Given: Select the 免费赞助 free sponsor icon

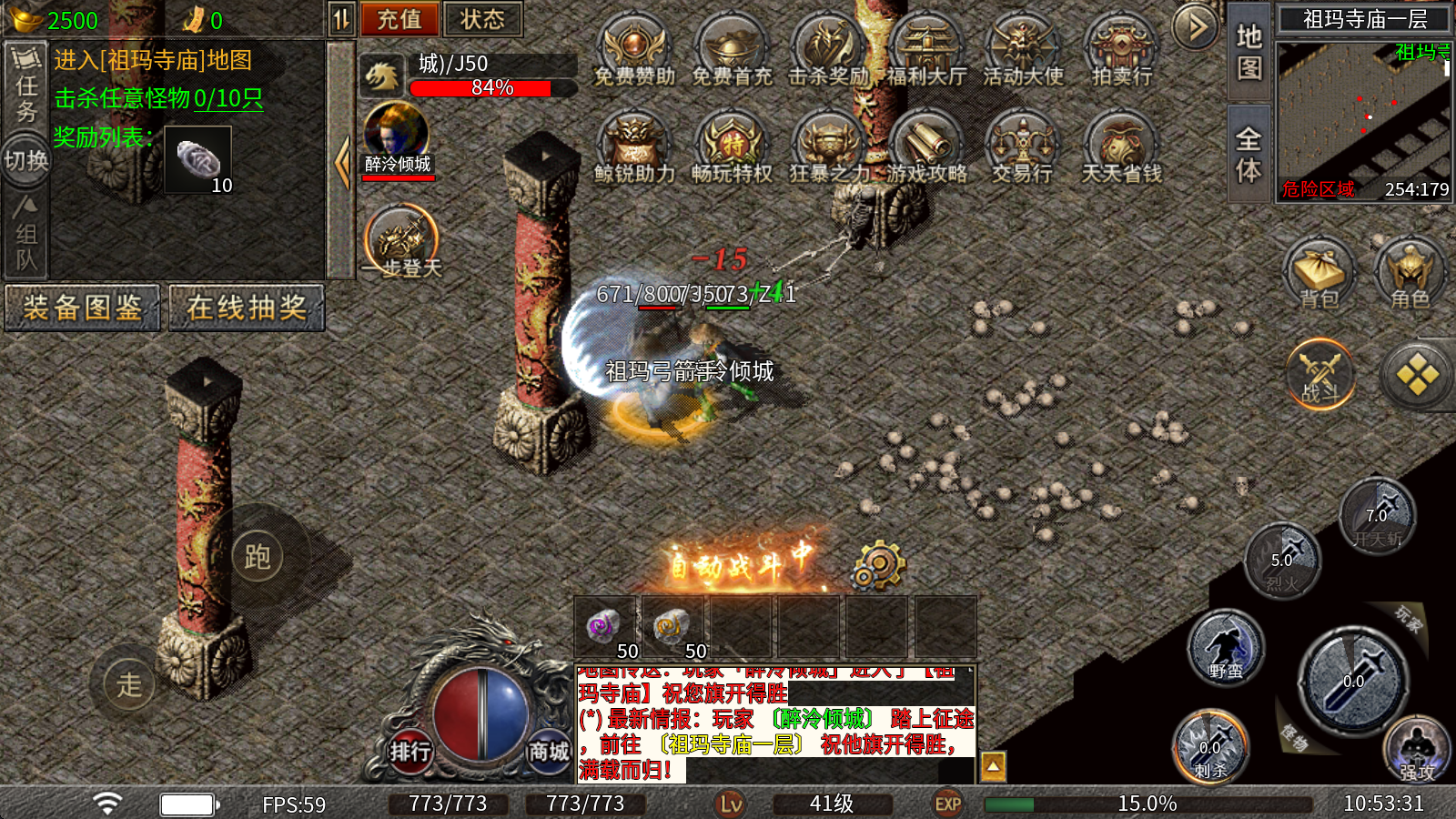Looking at the screenshot, I should tap(634, 51).
